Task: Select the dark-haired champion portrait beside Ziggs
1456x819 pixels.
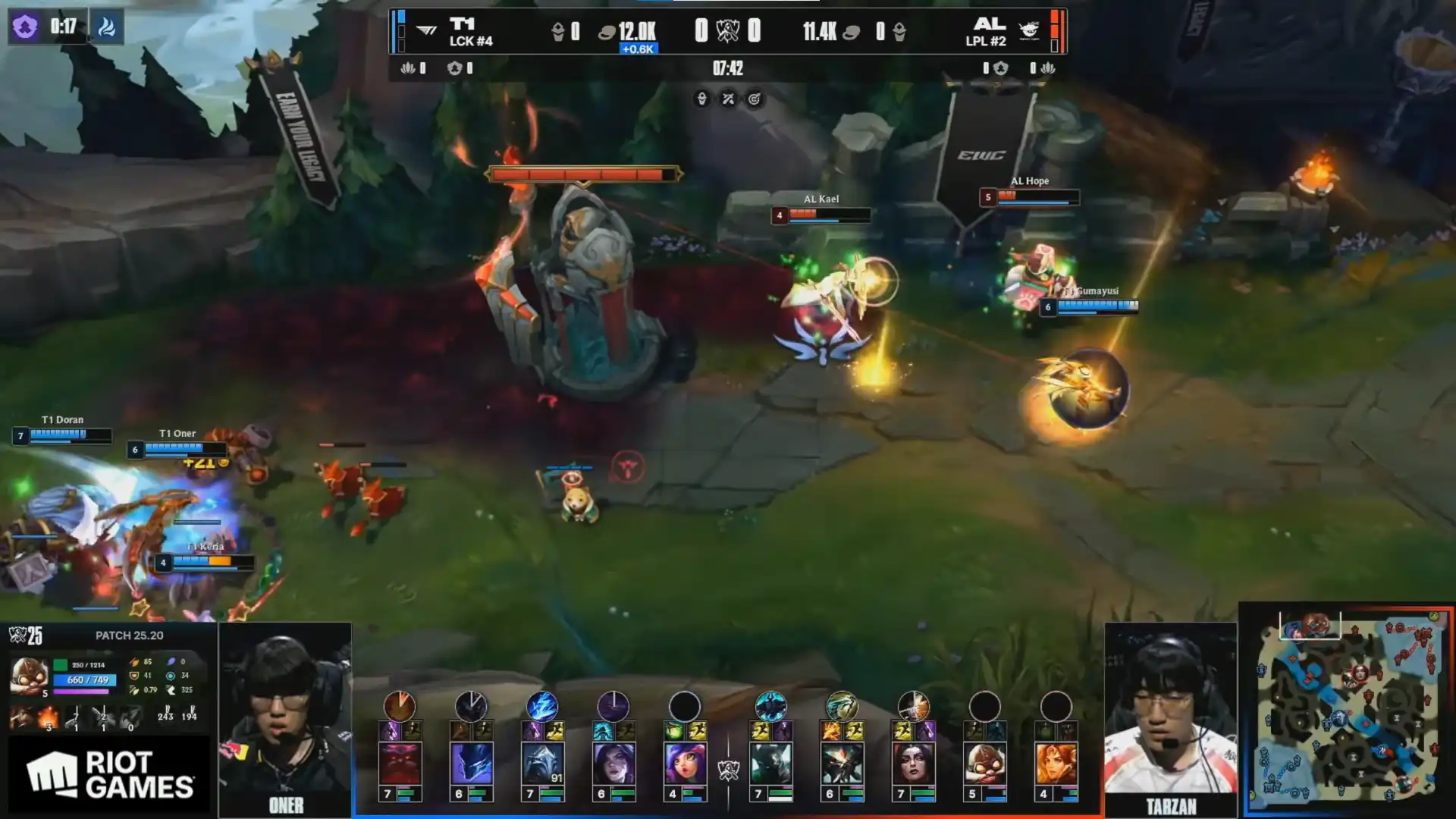Action: coord(913,763)
